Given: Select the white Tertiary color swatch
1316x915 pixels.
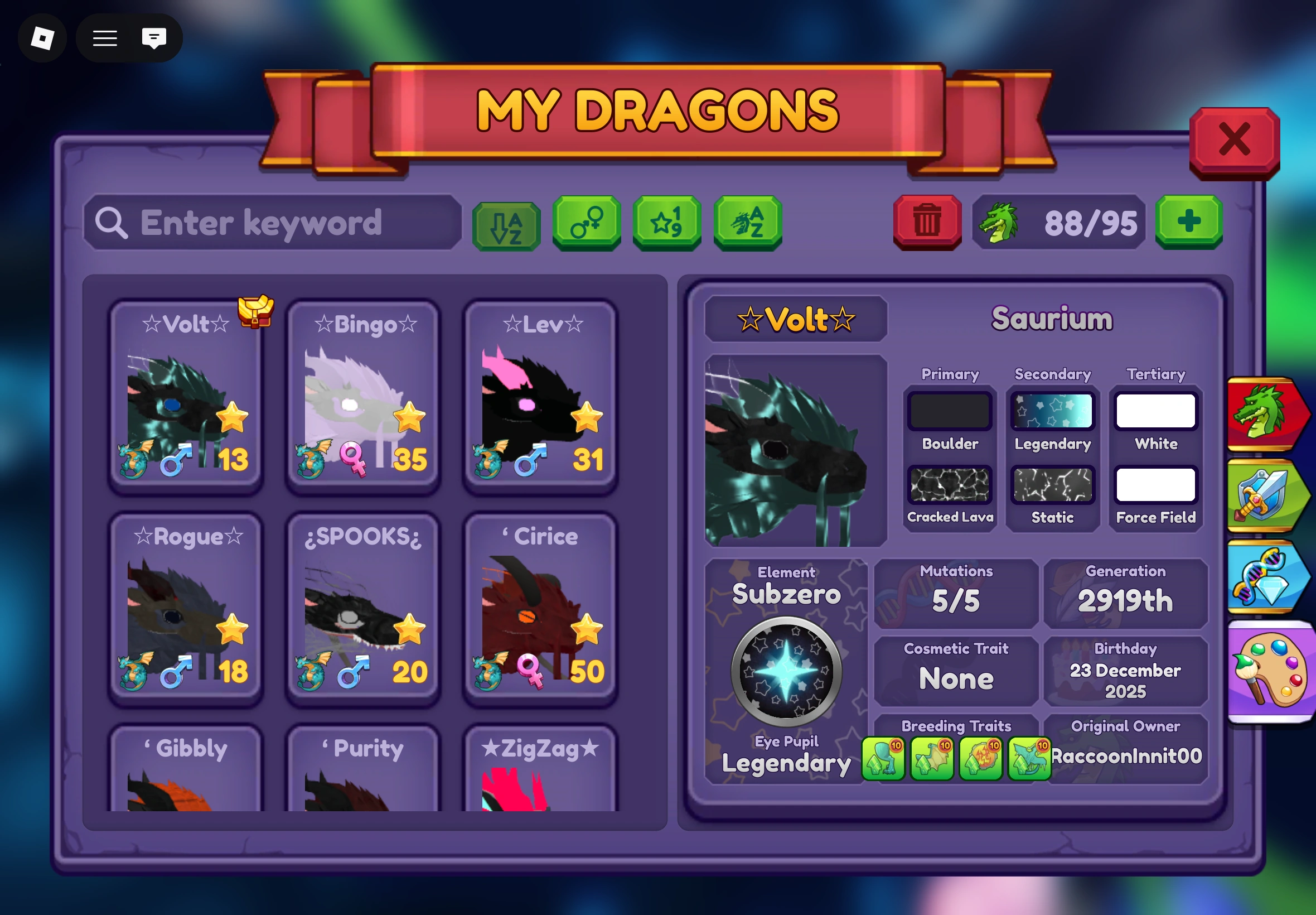Looking at the screenshot, I should click(x=1155, y=411).
